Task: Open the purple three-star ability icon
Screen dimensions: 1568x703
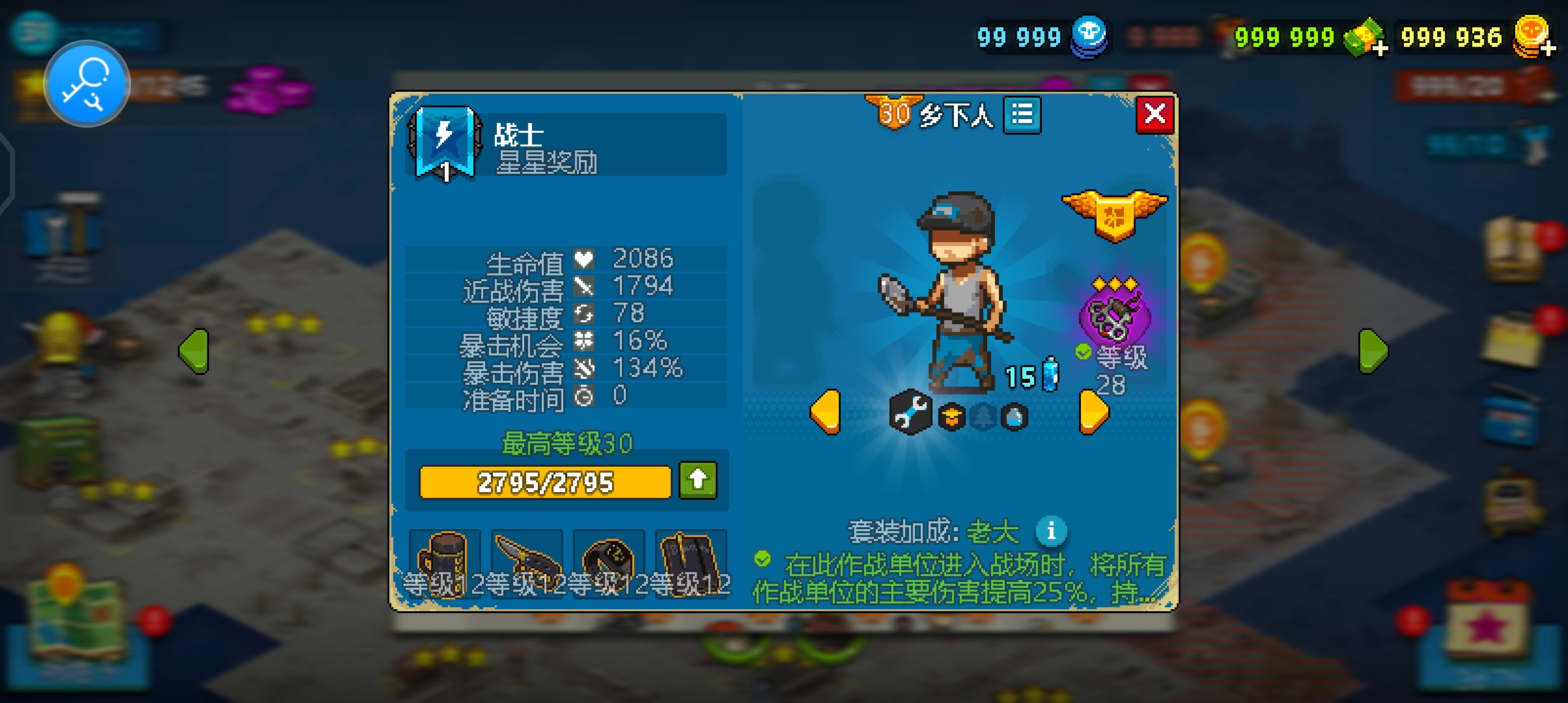Action: (x=1114, y=316)
